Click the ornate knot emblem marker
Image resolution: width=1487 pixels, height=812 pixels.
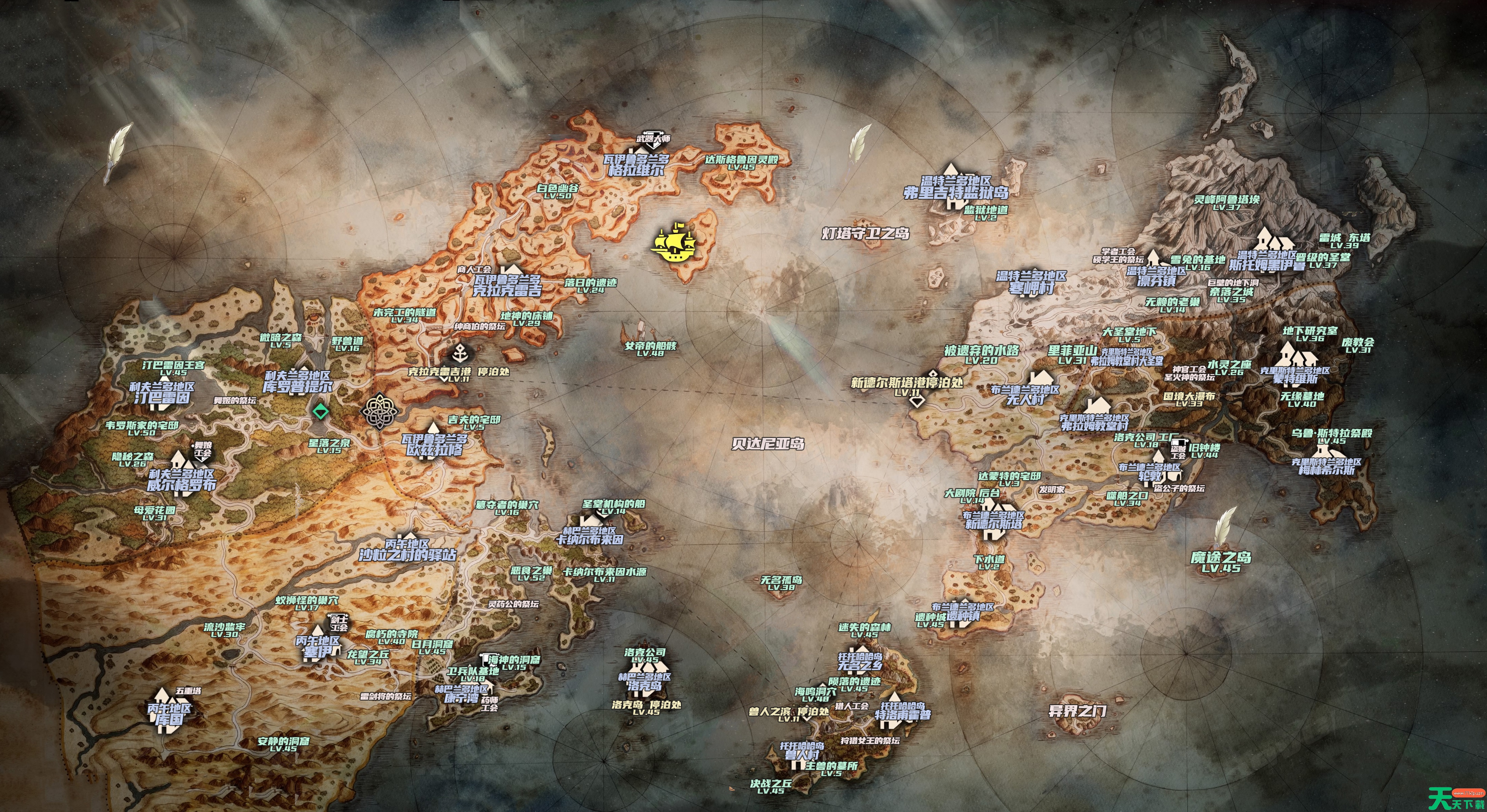click(380, 410)
